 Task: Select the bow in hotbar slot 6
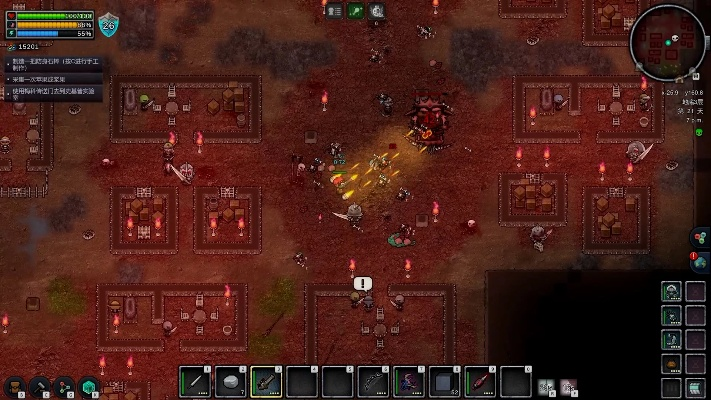[372, 381]
